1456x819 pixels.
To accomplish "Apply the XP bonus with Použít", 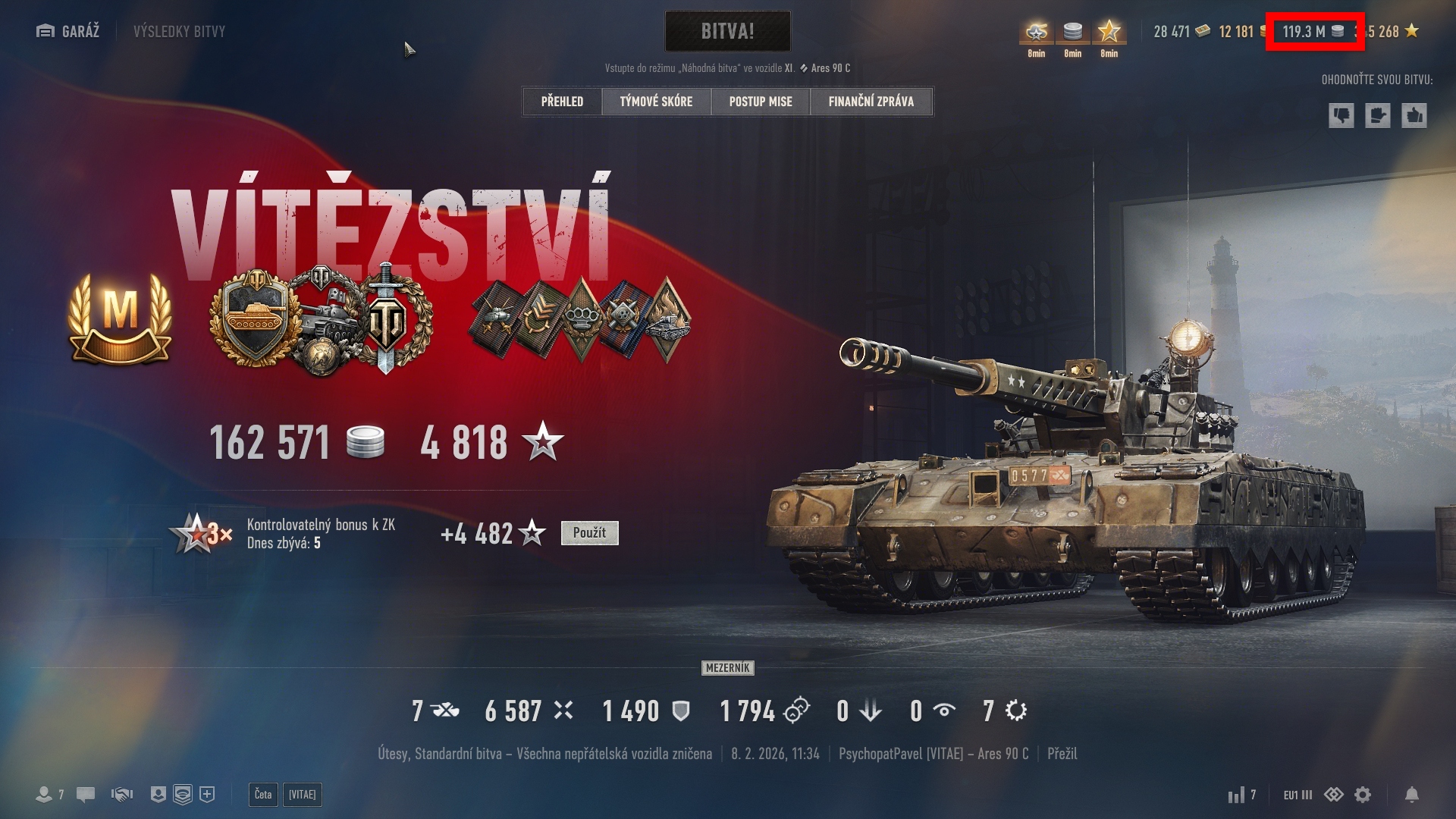I will coord(589,532).
